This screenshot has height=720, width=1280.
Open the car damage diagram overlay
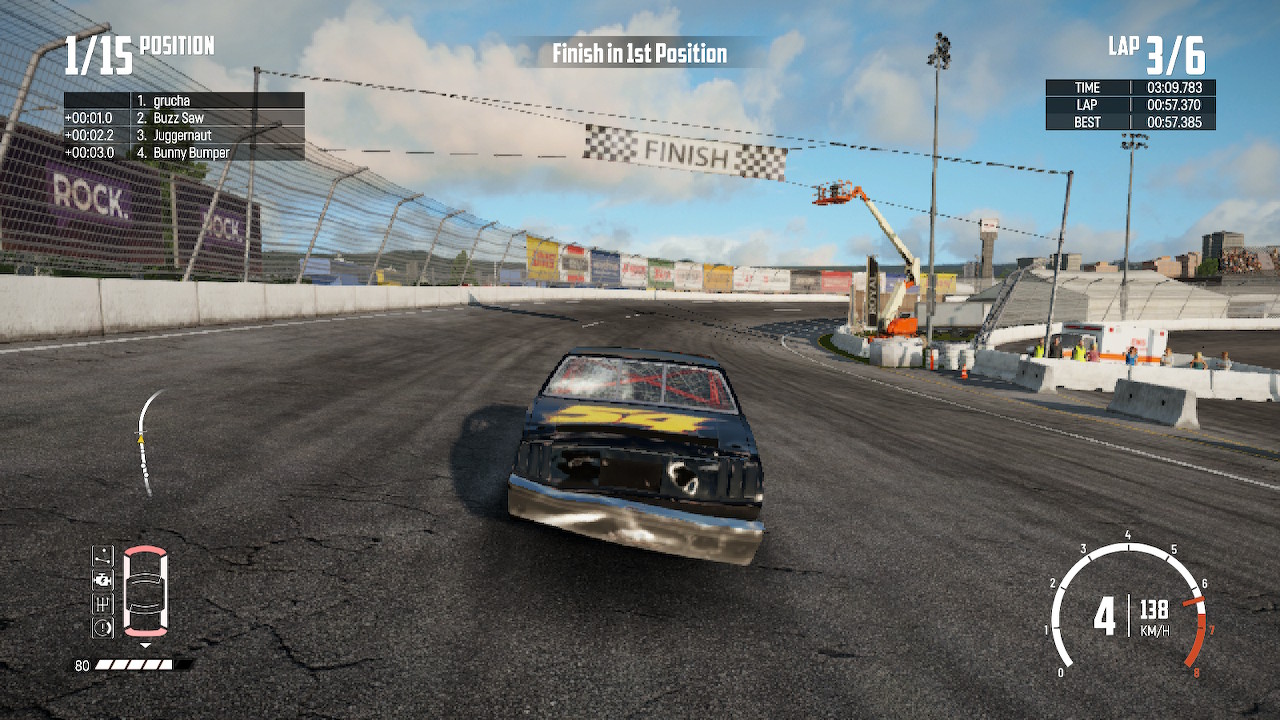click(145, 592)
